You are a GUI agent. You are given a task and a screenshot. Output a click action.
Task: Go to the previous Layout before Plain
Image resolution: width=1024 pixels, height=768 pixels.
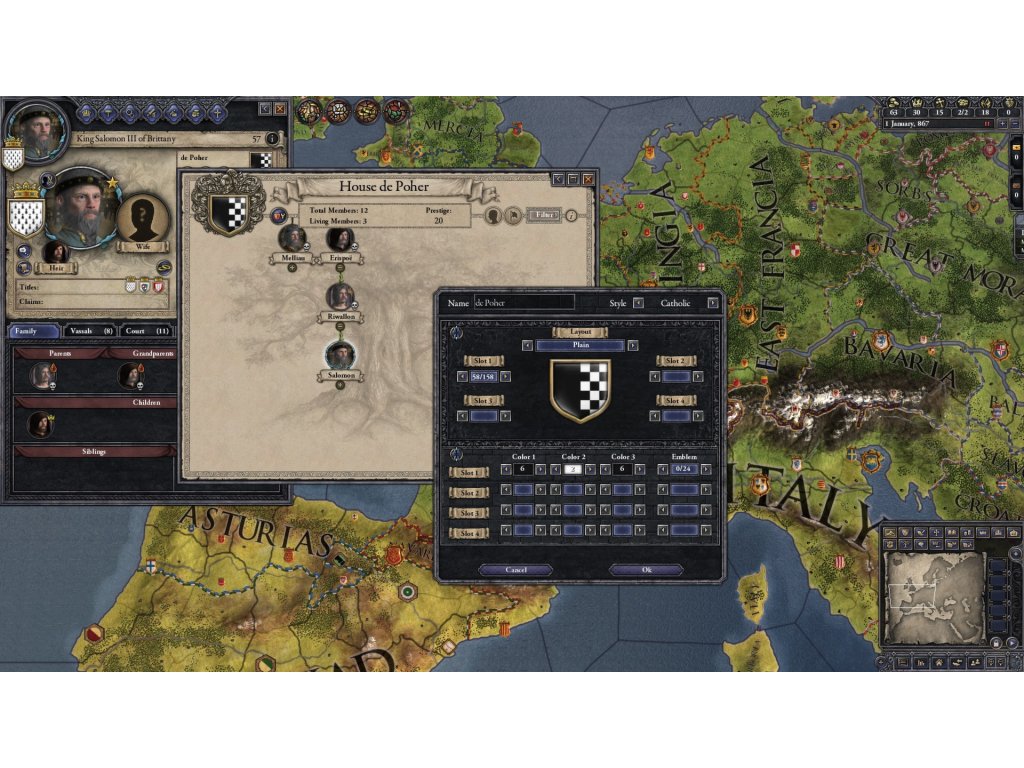tap(527, 345)
